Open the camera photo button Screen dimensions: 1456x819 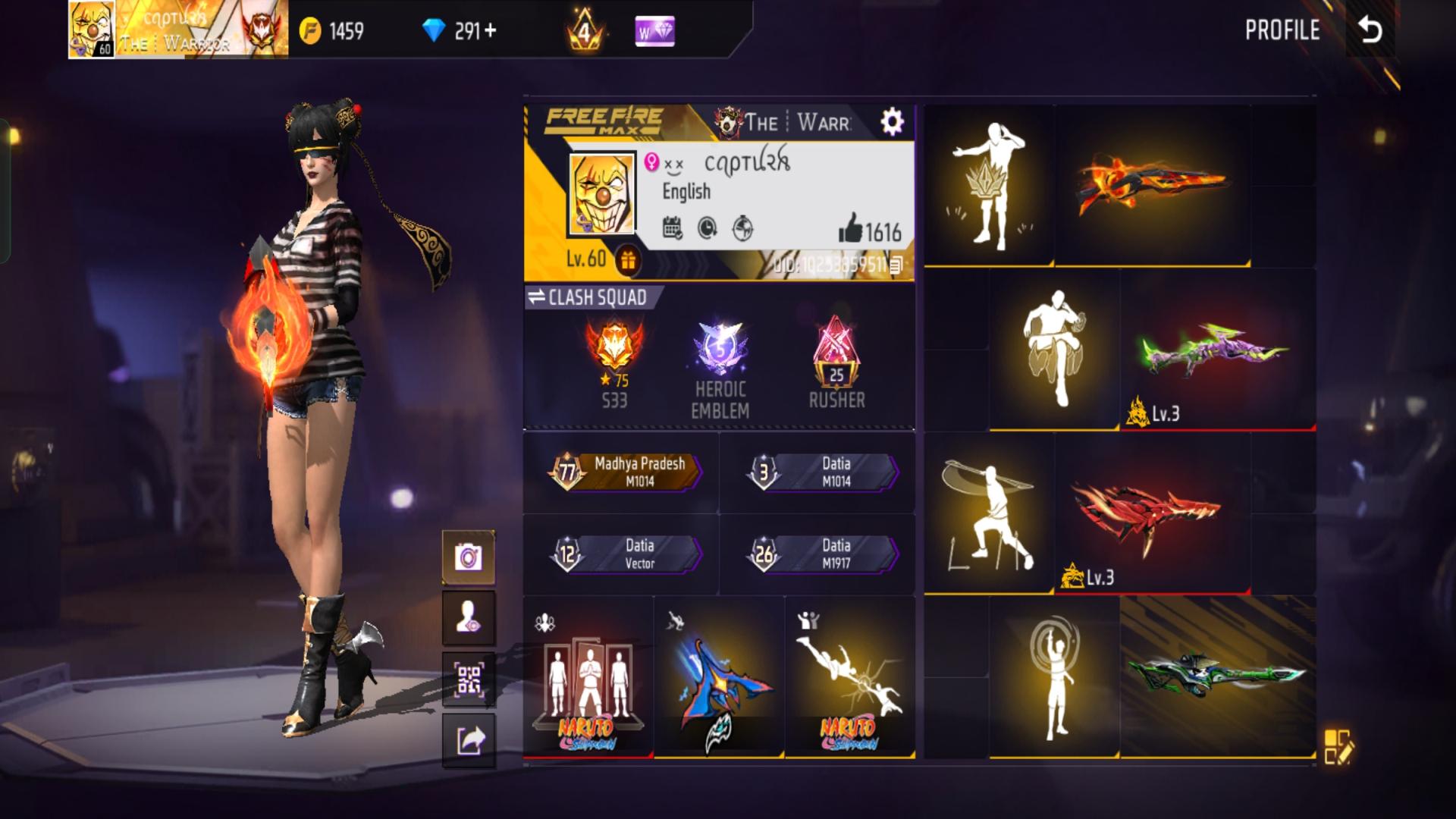tap(469, 557)
